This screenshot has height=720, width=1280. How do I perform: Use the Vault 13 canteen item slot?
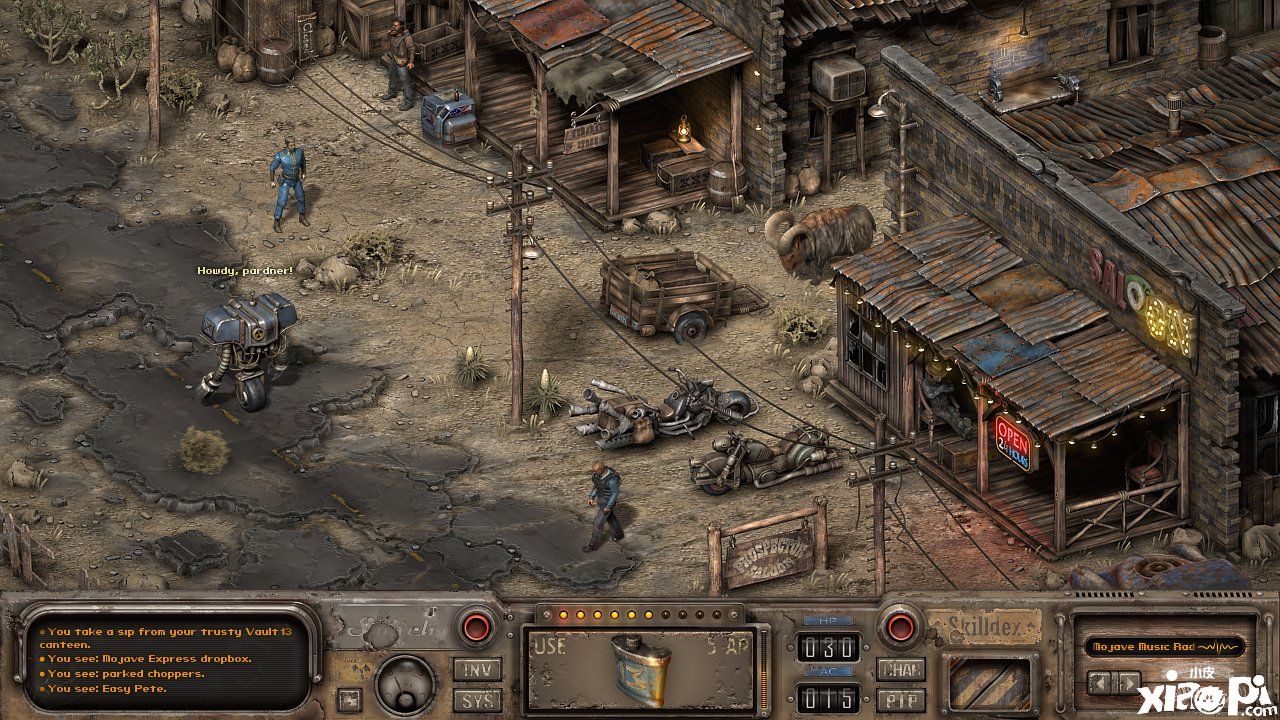pos(640,668)
